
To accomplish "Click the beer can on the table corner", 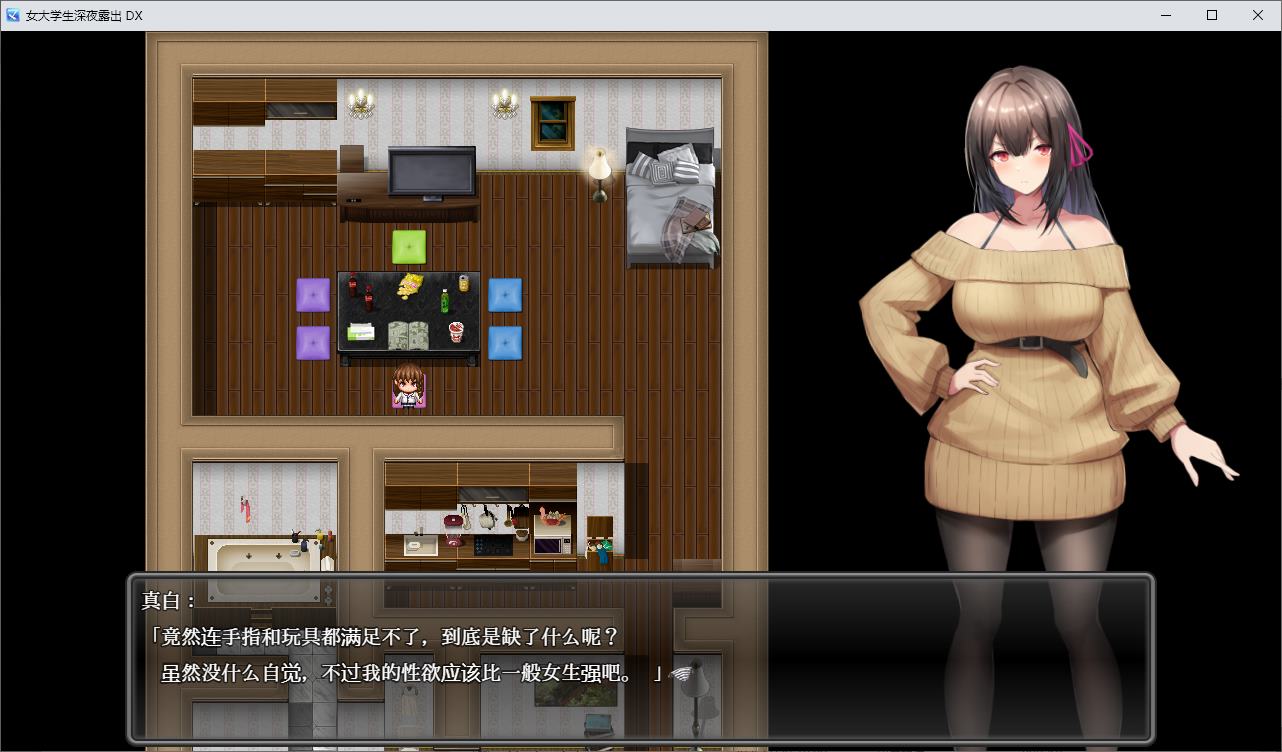I will (x=464, y=283).
